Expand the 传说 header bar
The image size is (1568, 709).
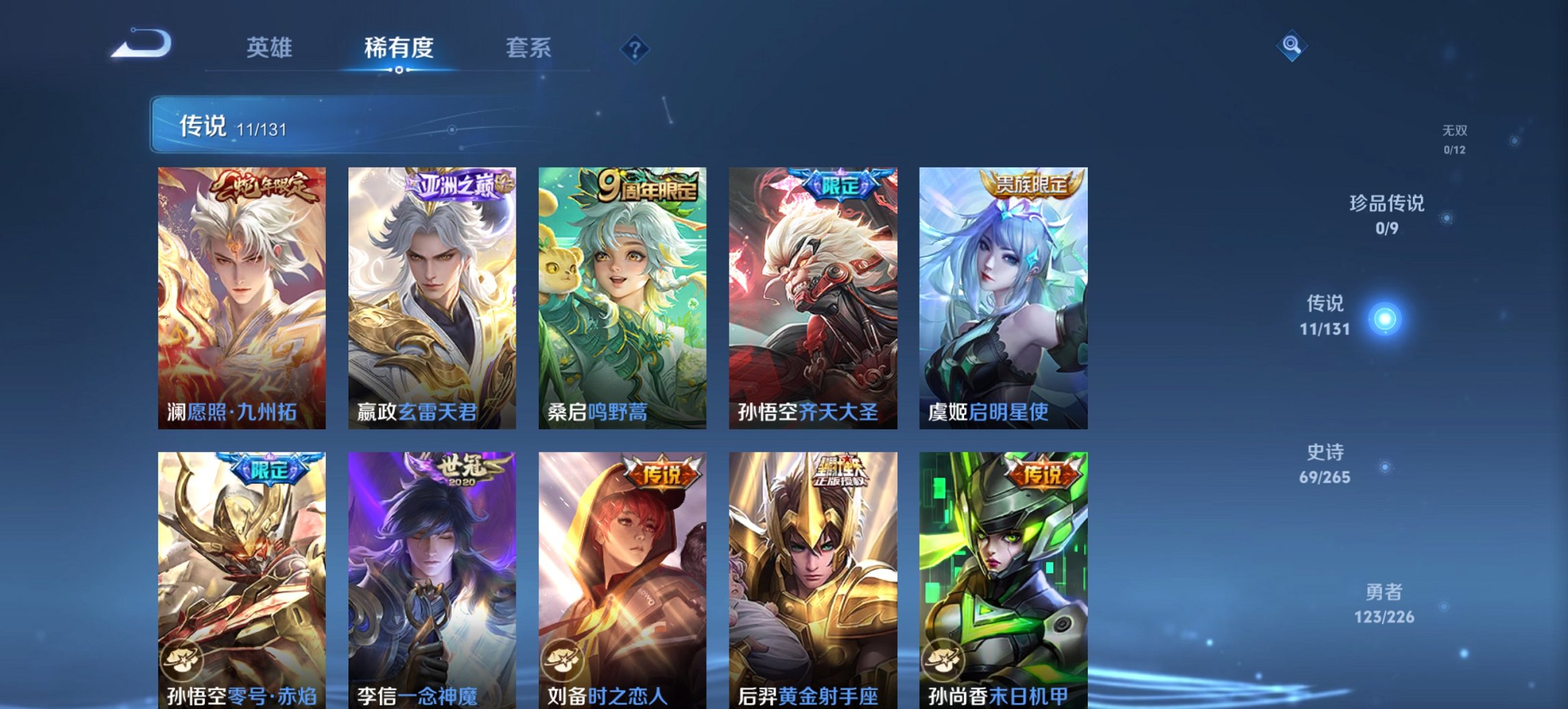click(383, 125)
